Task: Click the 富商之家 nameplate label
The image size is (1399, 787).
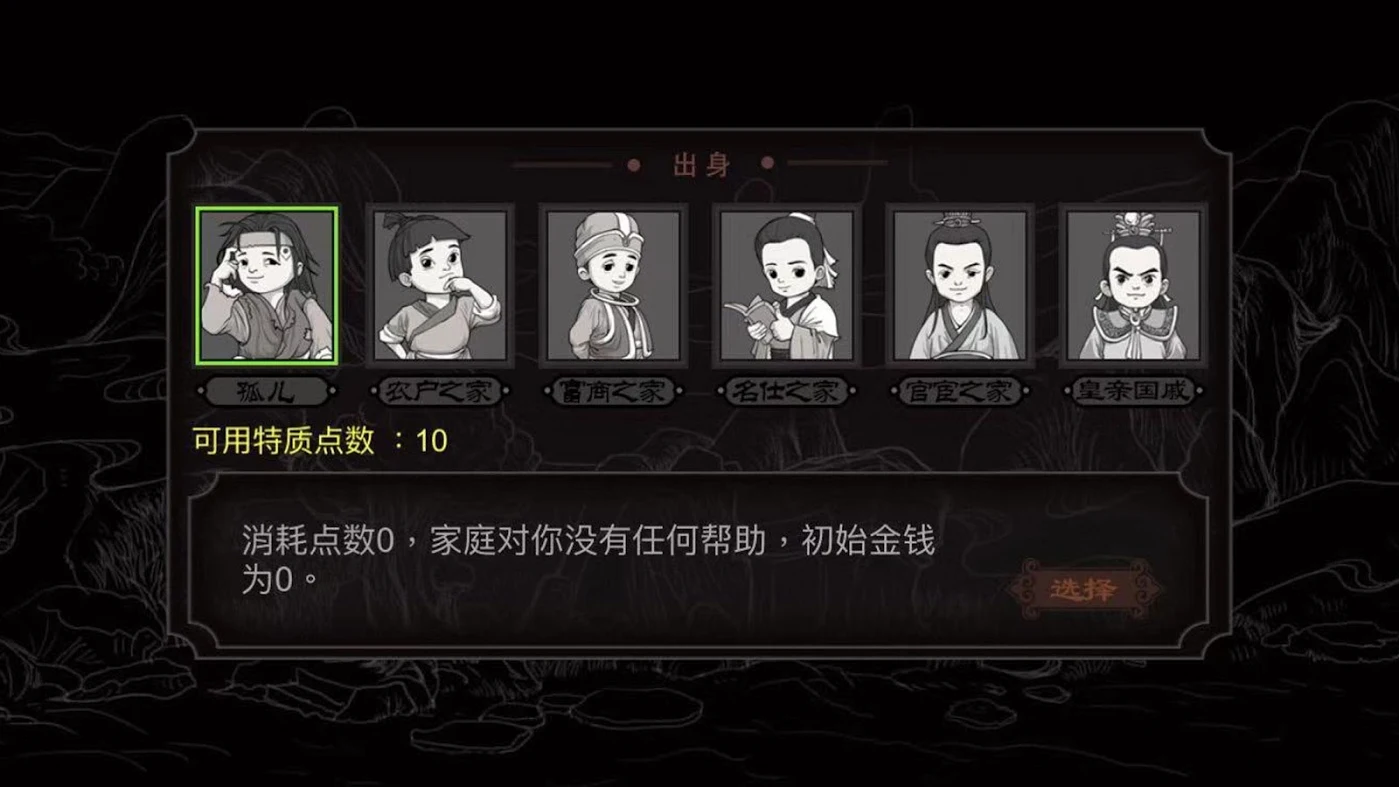Action: pyautogui.click(x=613, y=392)
